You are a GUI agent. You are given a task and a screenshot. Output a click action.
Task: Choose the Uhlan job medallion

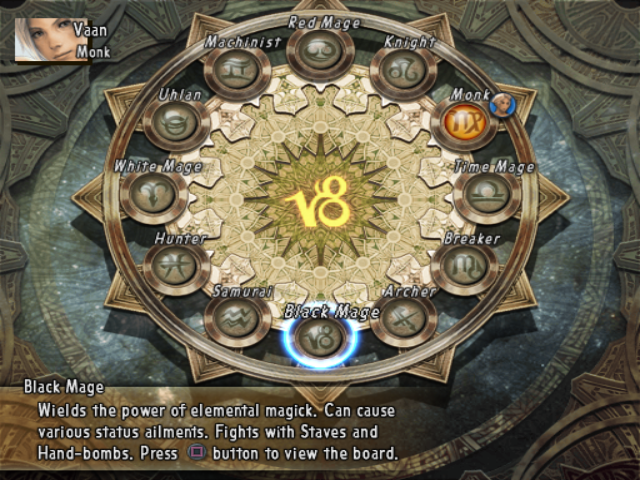(x=176, y=124)
